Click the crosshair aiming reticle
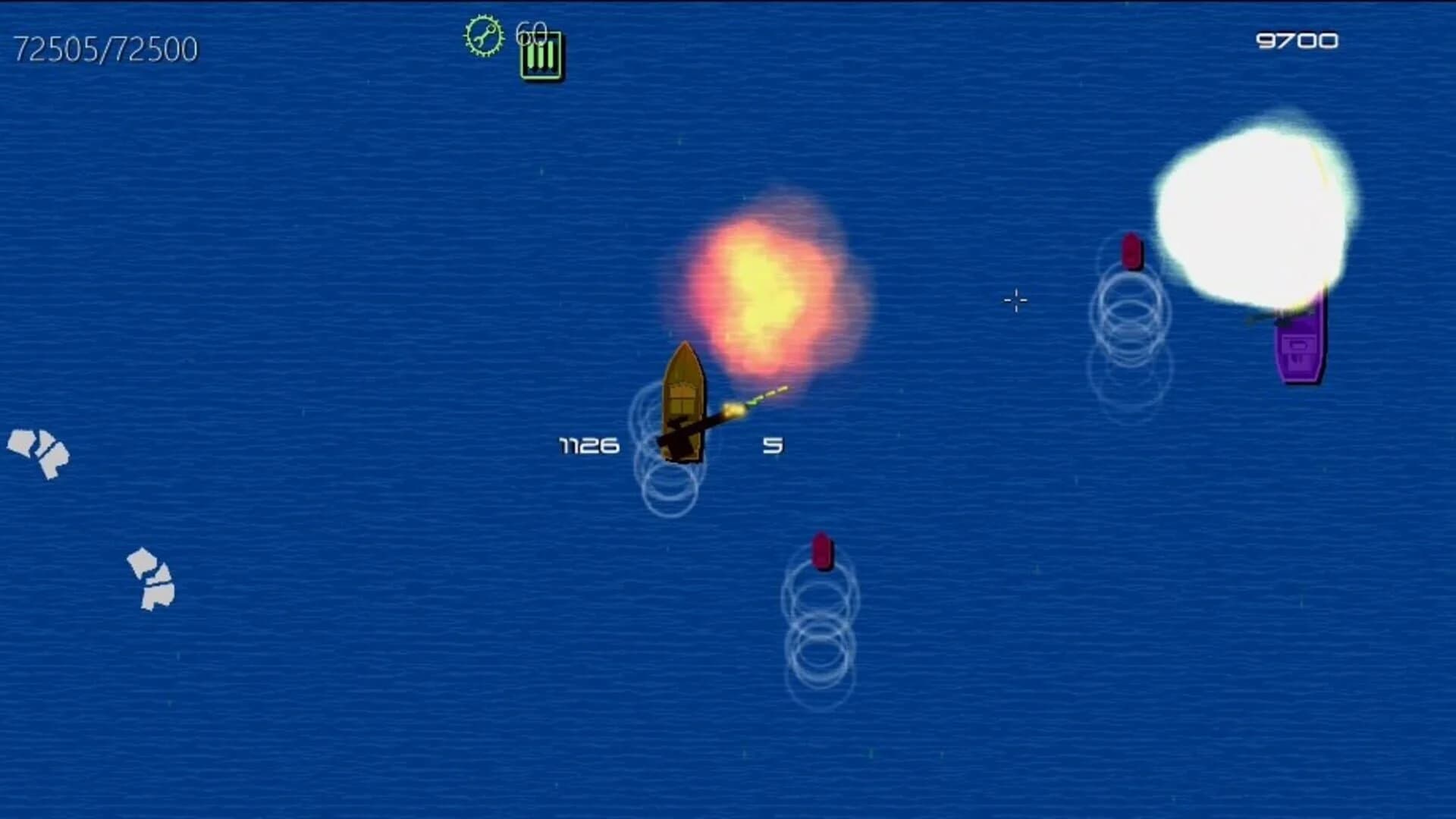Image resolution: width=1456 pixels, height=819 pixels. click(1015, 301)
